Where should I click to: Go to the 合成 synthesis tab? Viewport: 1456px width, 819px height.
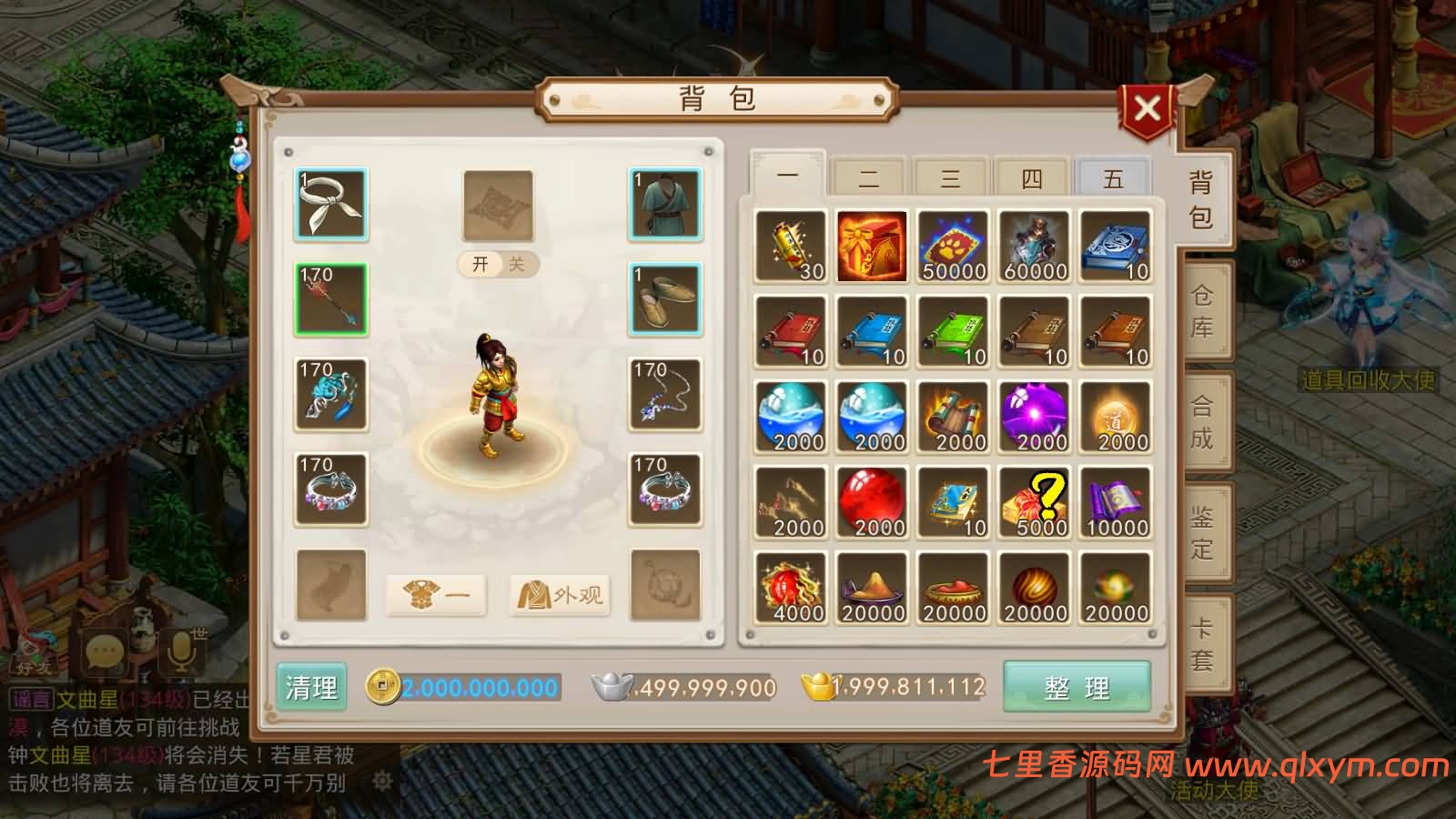(1202, 422)
